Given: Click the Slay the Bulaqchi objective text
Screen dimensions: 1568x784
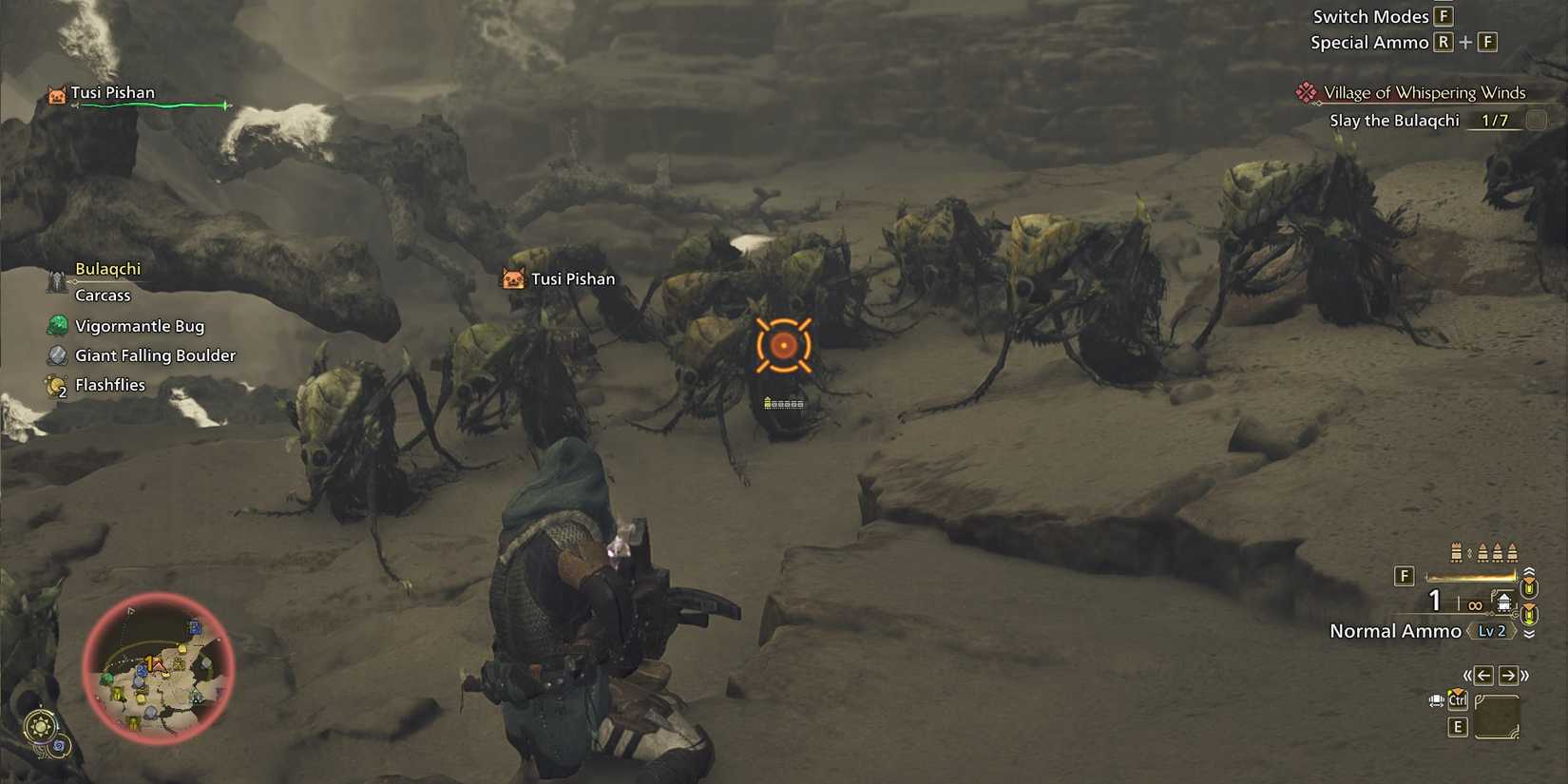Looking at the screenshot, I should (x=1394, y=120).
